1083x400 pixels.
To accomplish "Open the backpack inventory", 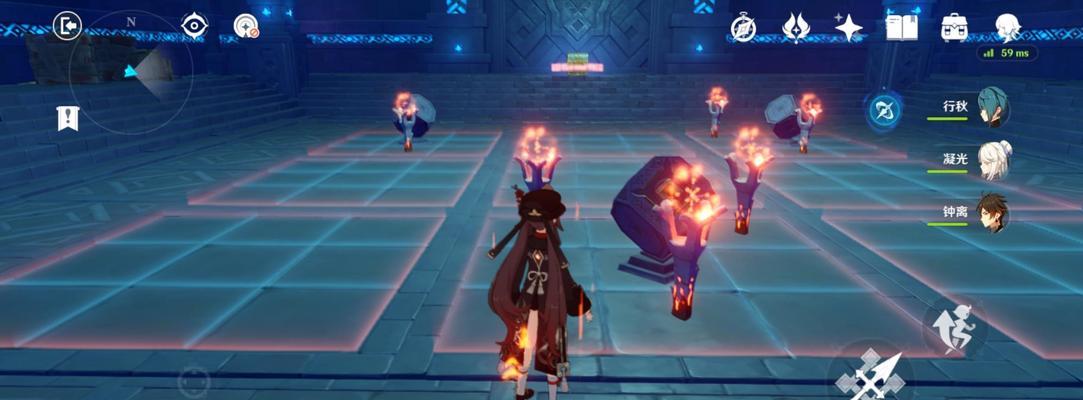I will click(954, 28).
